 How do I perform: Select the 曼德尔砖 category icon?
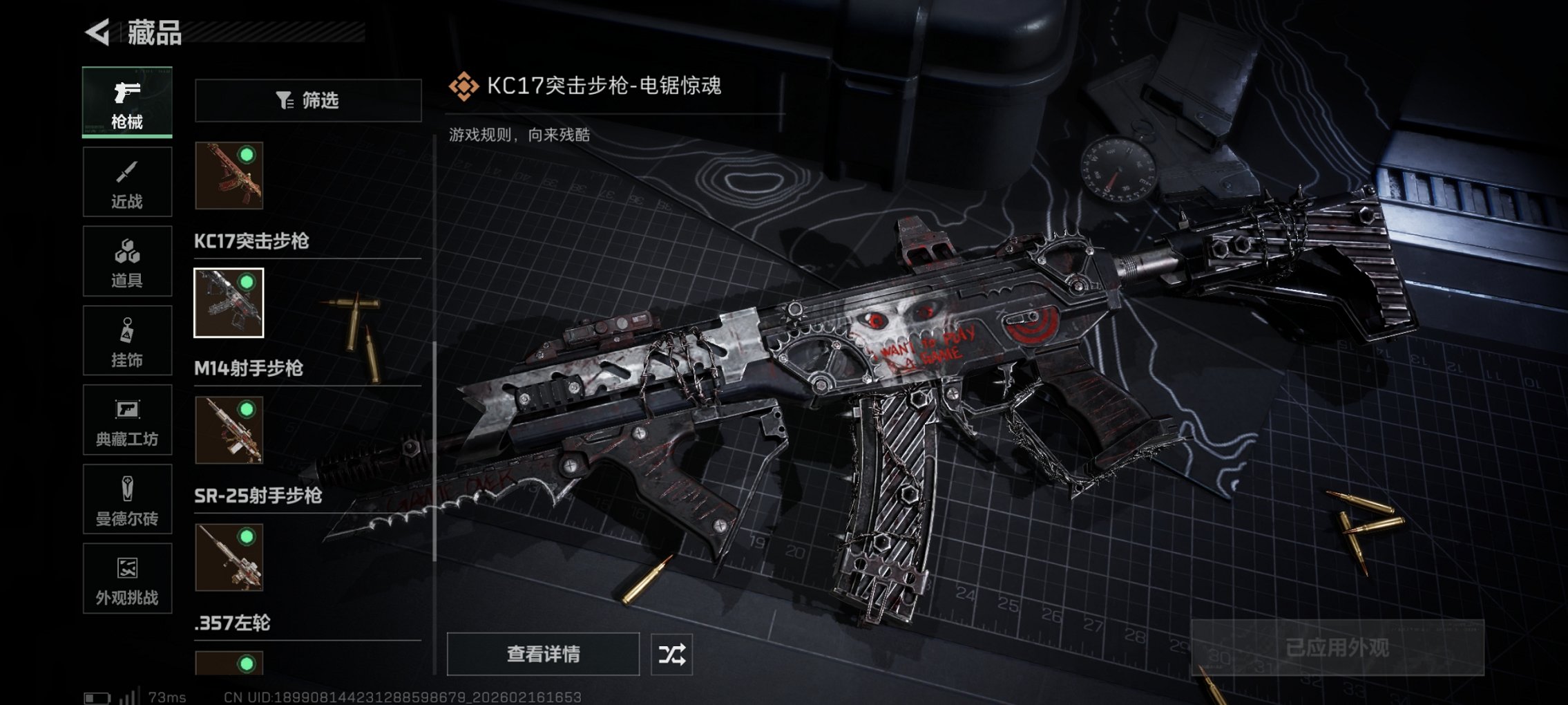127,499
